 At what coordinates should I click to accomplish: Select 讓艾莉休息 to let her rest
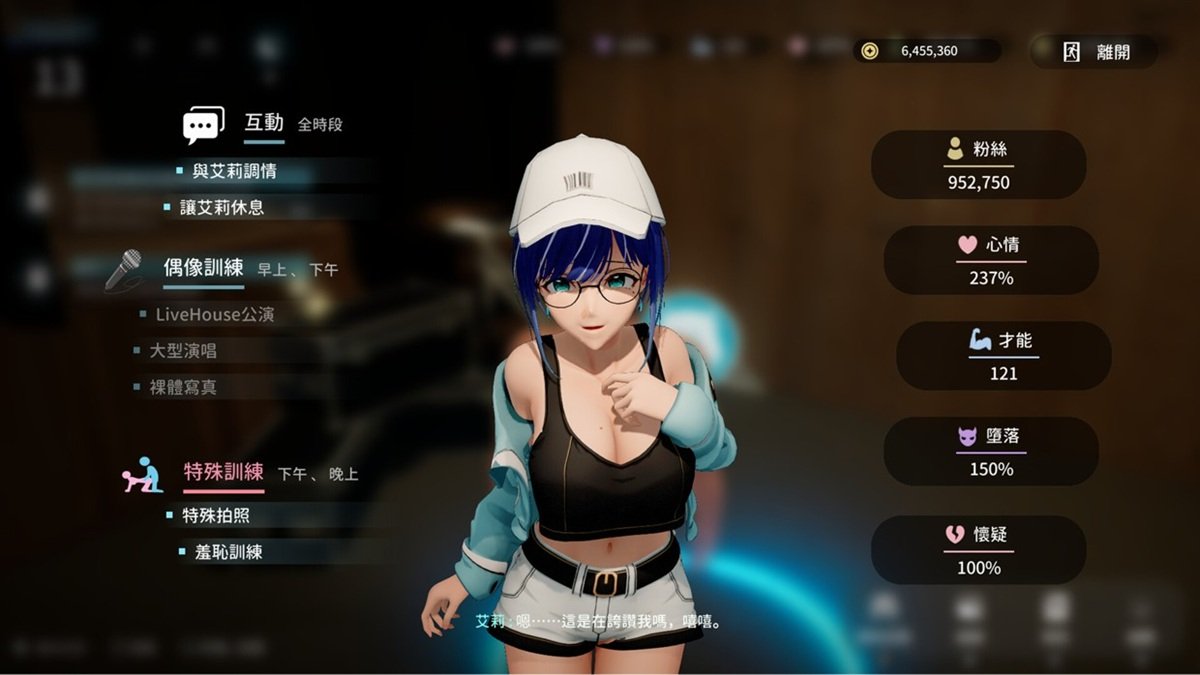221,207
